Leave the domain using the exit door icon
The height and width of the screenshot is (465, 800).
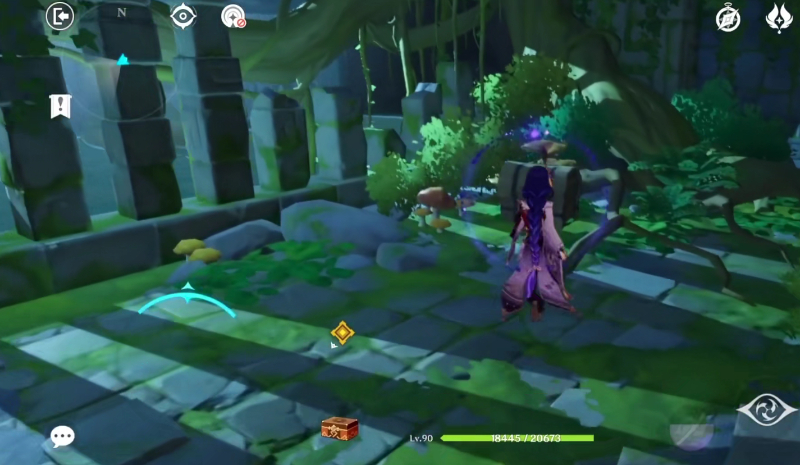click(x=60, y=16)
